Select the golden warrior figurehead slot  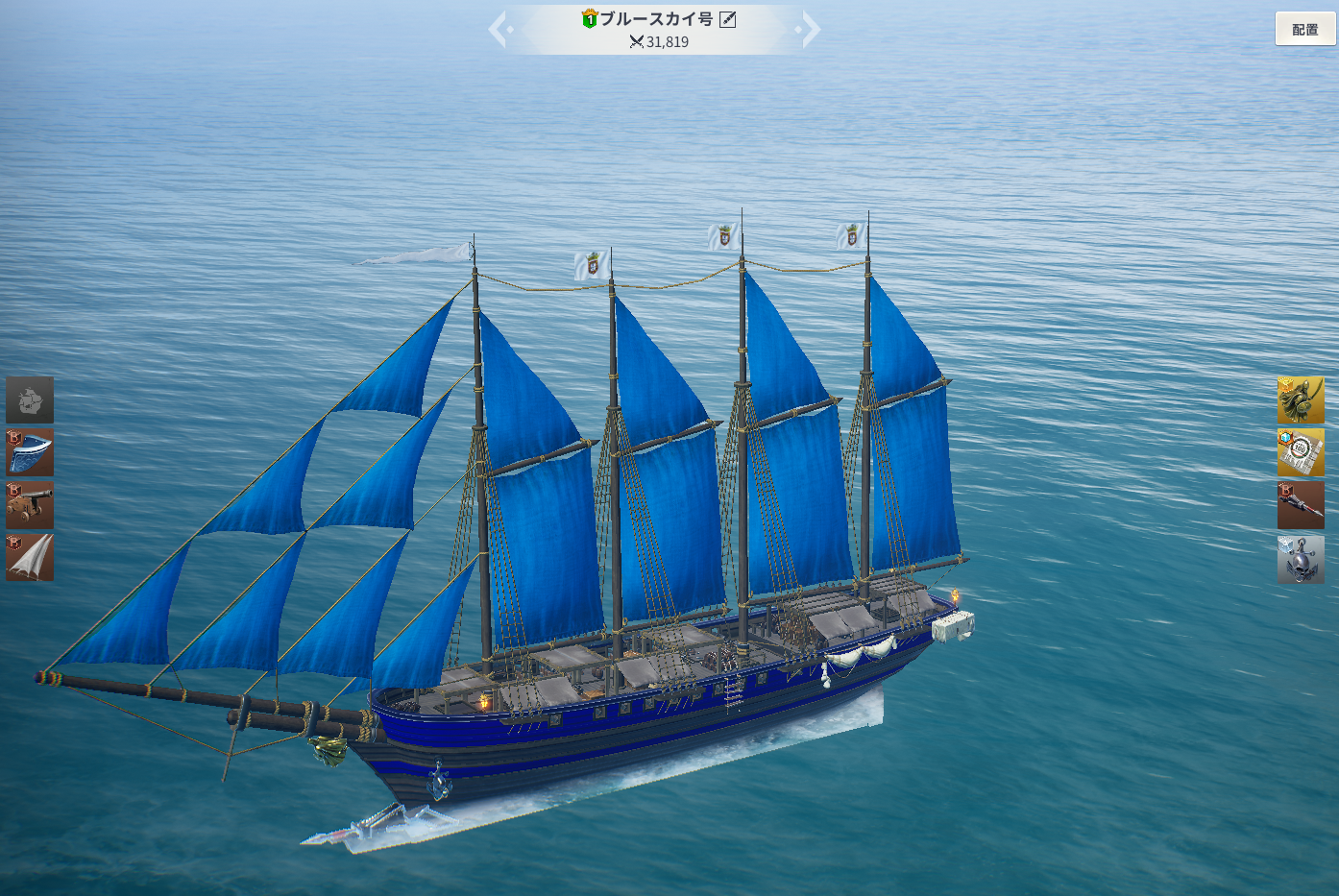(1301, 400)
